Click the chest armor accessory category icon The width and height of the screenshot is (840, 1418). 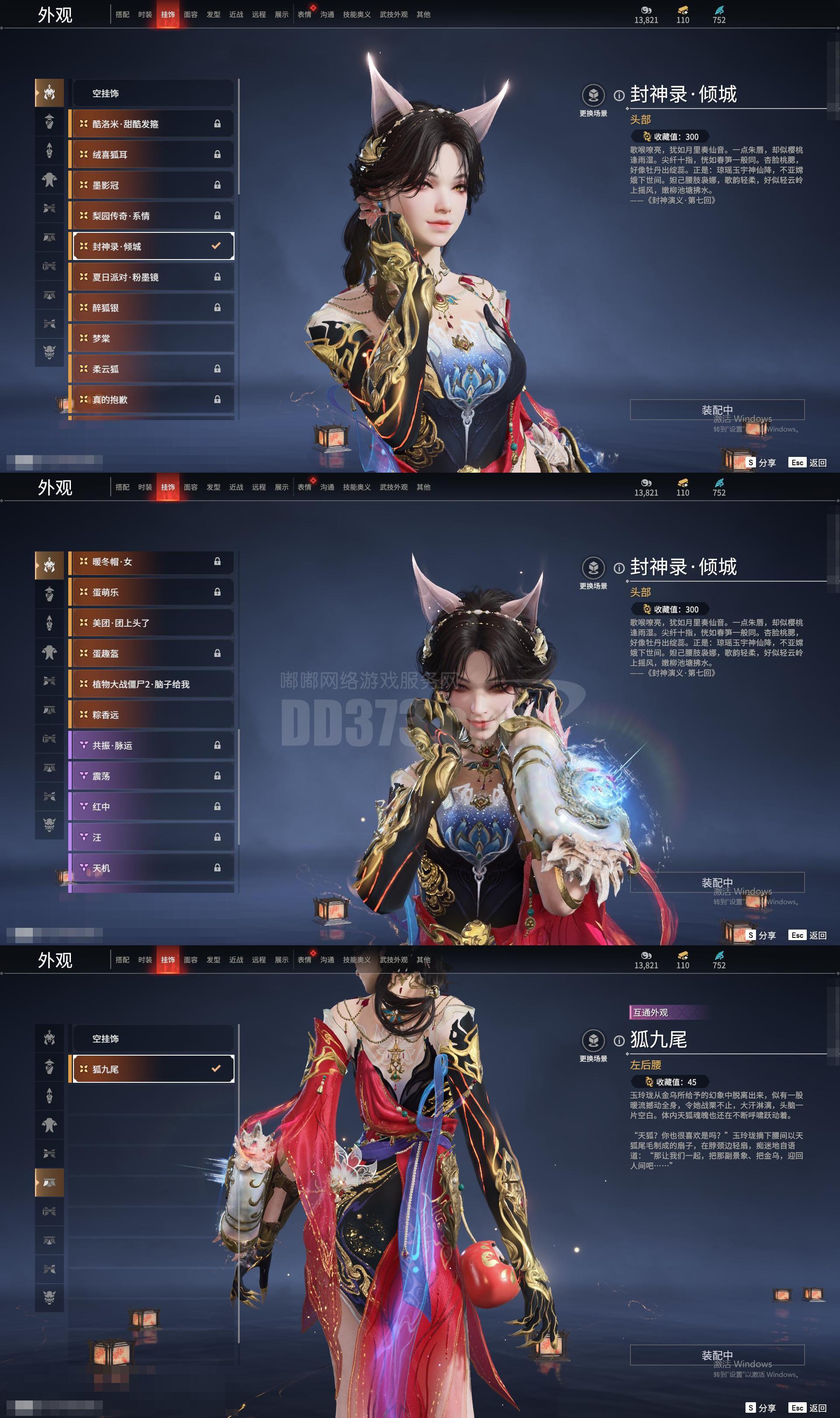point(50,179)
